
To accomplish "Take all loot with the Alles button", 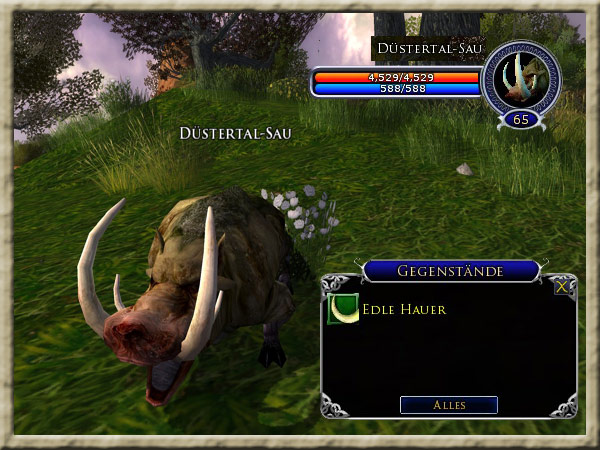I will point(449,405).
